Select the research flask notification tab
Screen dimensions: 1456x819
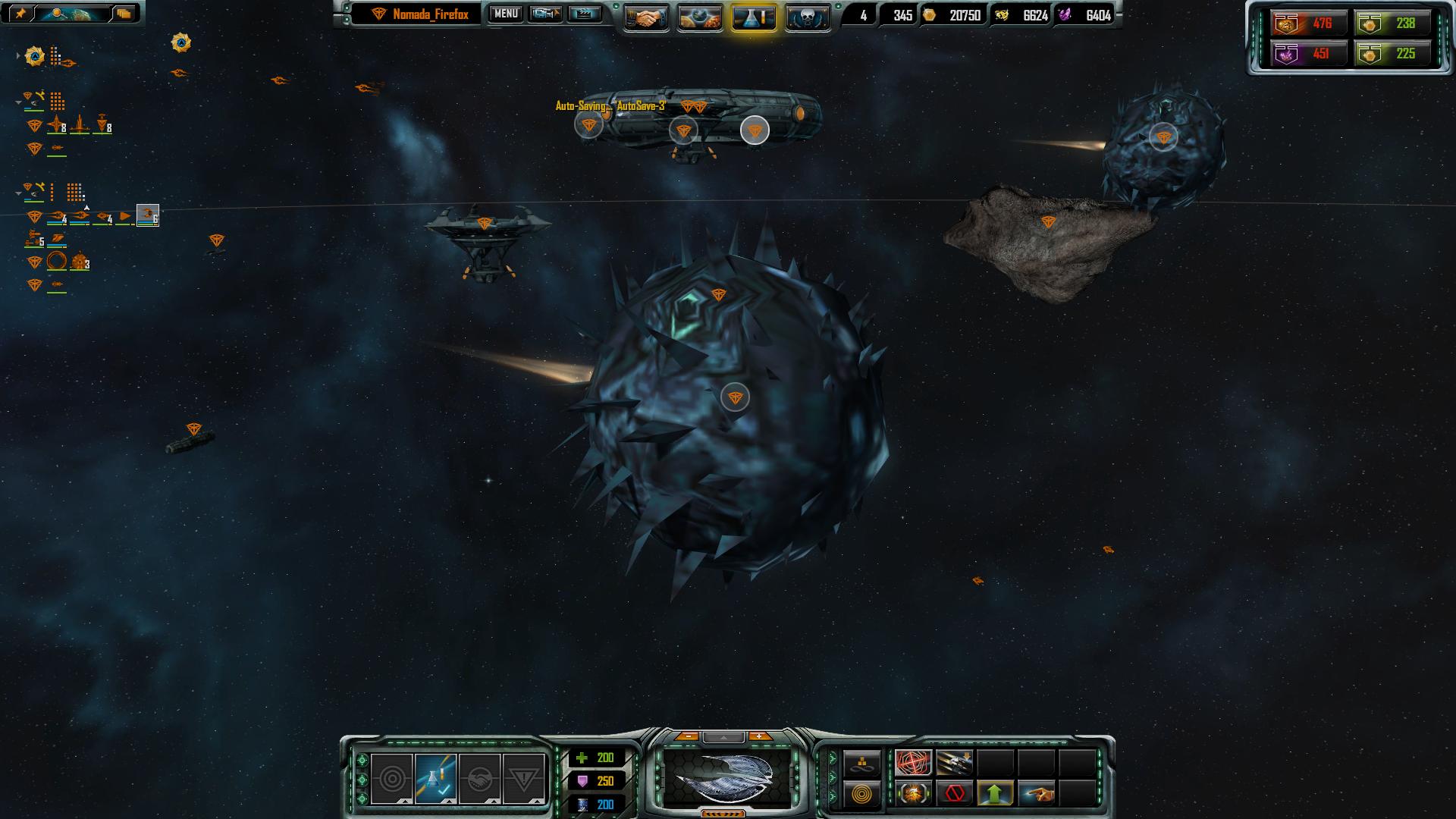coord(435,779)
